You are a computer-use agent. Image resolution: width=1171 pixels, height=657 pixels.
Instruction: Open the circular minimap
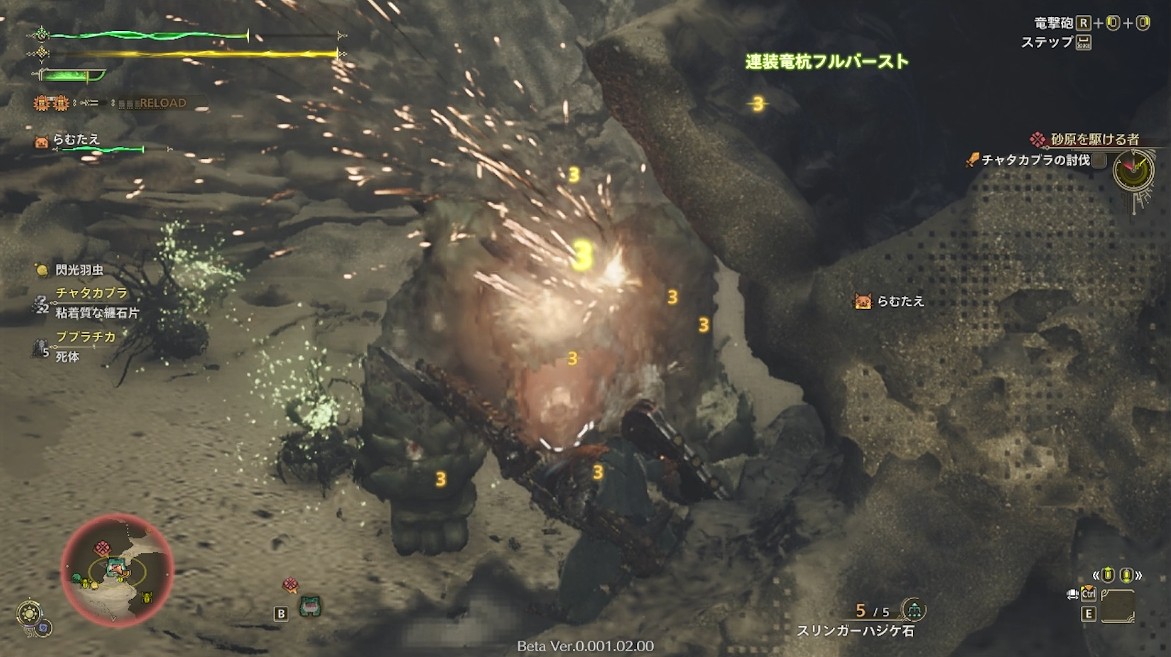tap(117, 570)
